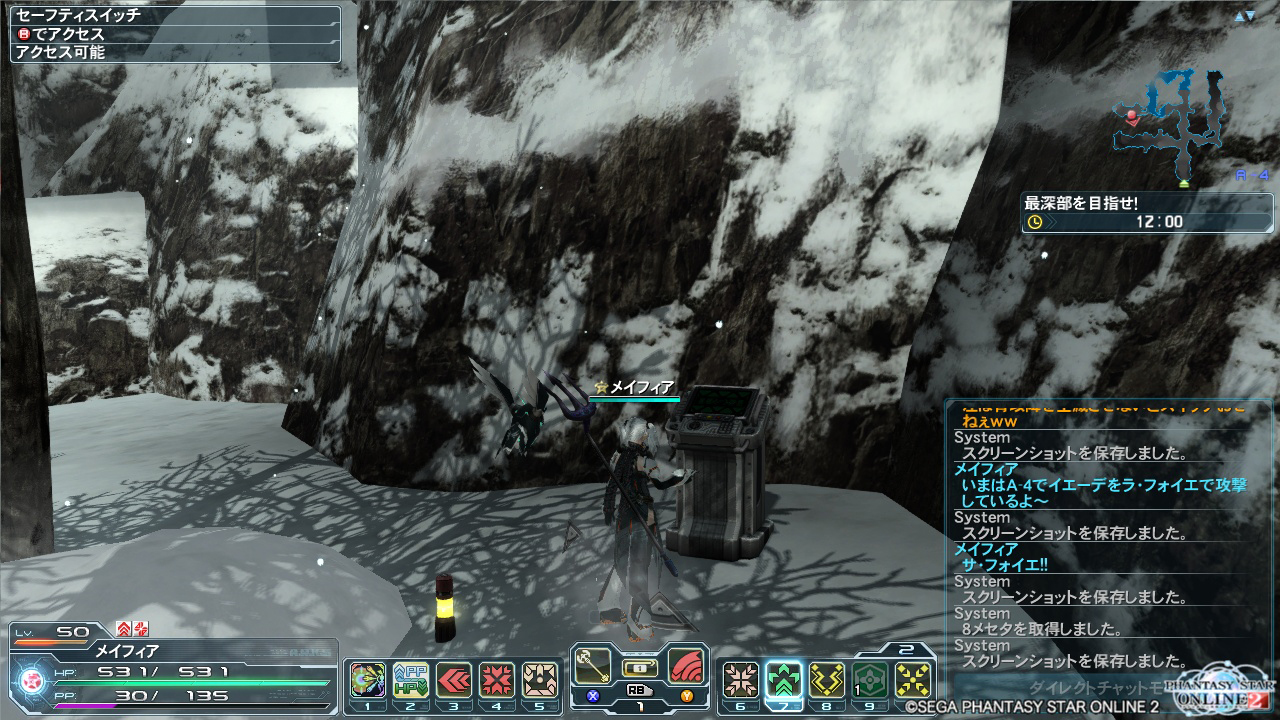Select the red chevron status buff icon
This screenshot has height=720, width=1280.
124,628
